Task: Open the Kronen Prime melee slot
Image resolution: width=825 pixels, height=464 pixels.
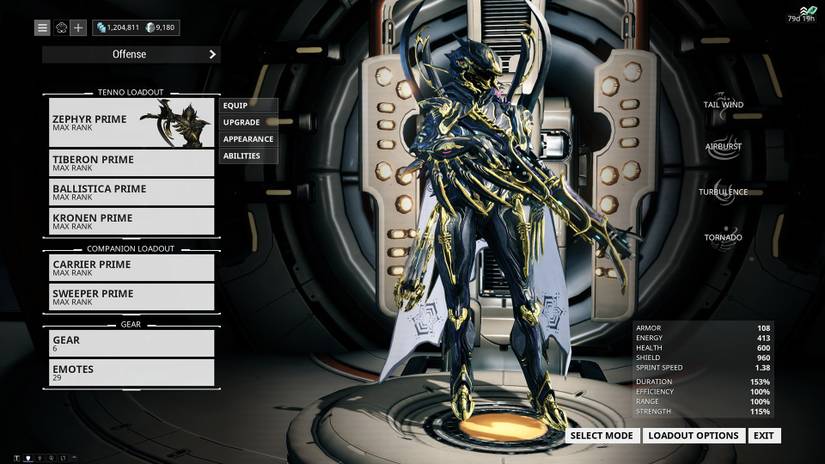Action: [x=131, y=221]
